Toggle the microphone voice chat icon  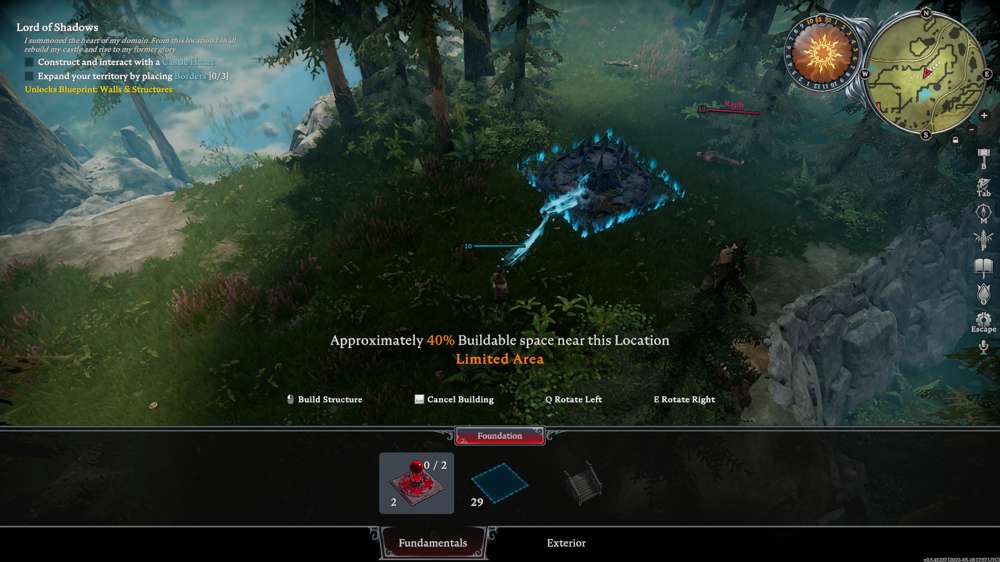click(x=983, y=347)
